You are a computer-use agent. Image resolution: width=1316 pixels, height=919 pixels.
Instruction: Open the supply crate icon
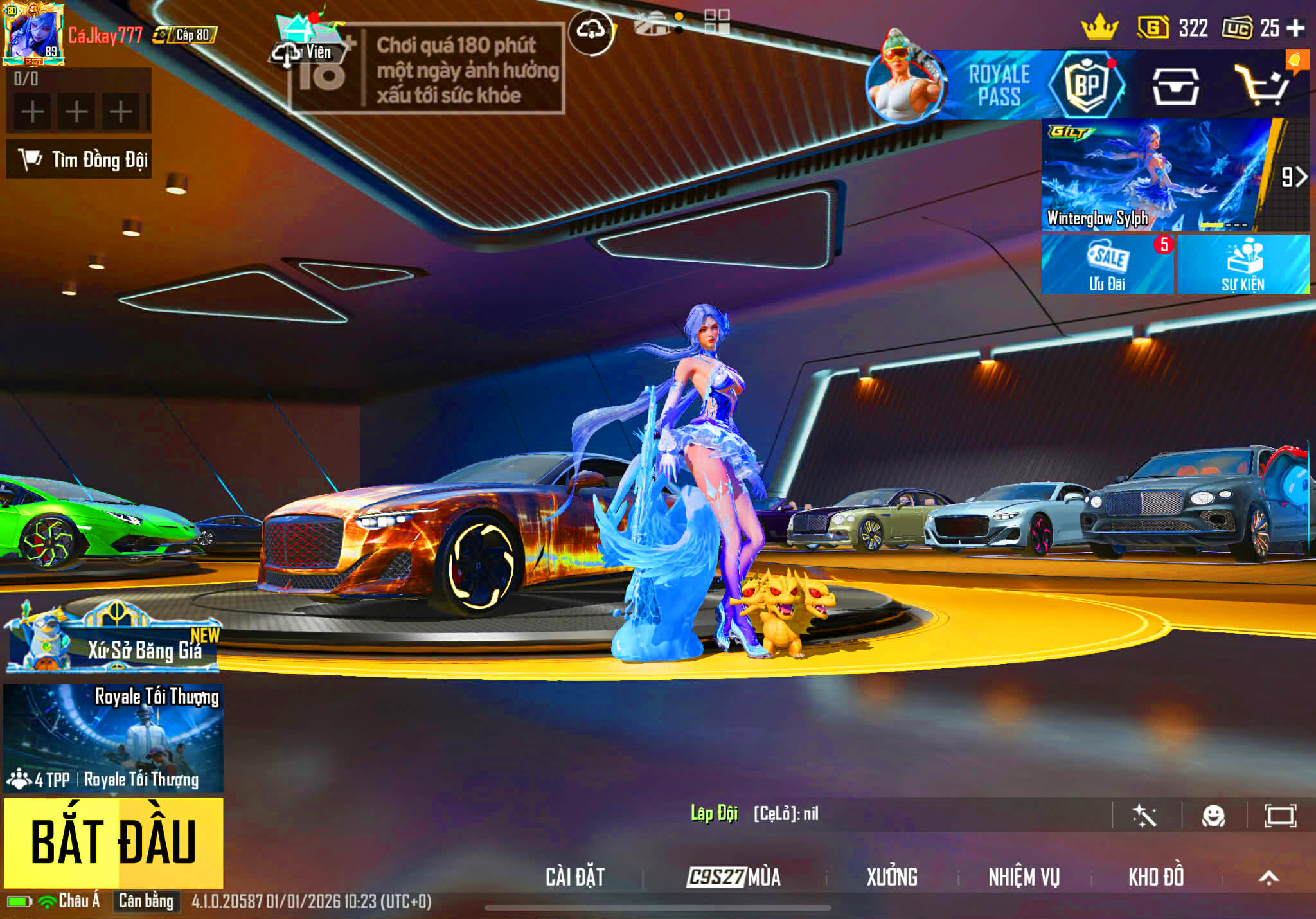(1175, 86)
